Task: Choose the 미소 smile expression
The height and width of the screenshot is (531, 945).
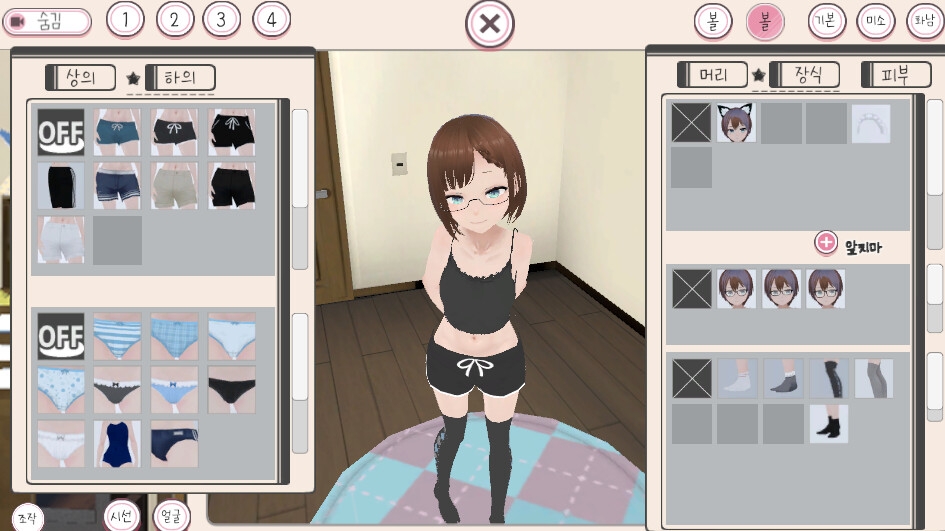Action: point(876,21)
